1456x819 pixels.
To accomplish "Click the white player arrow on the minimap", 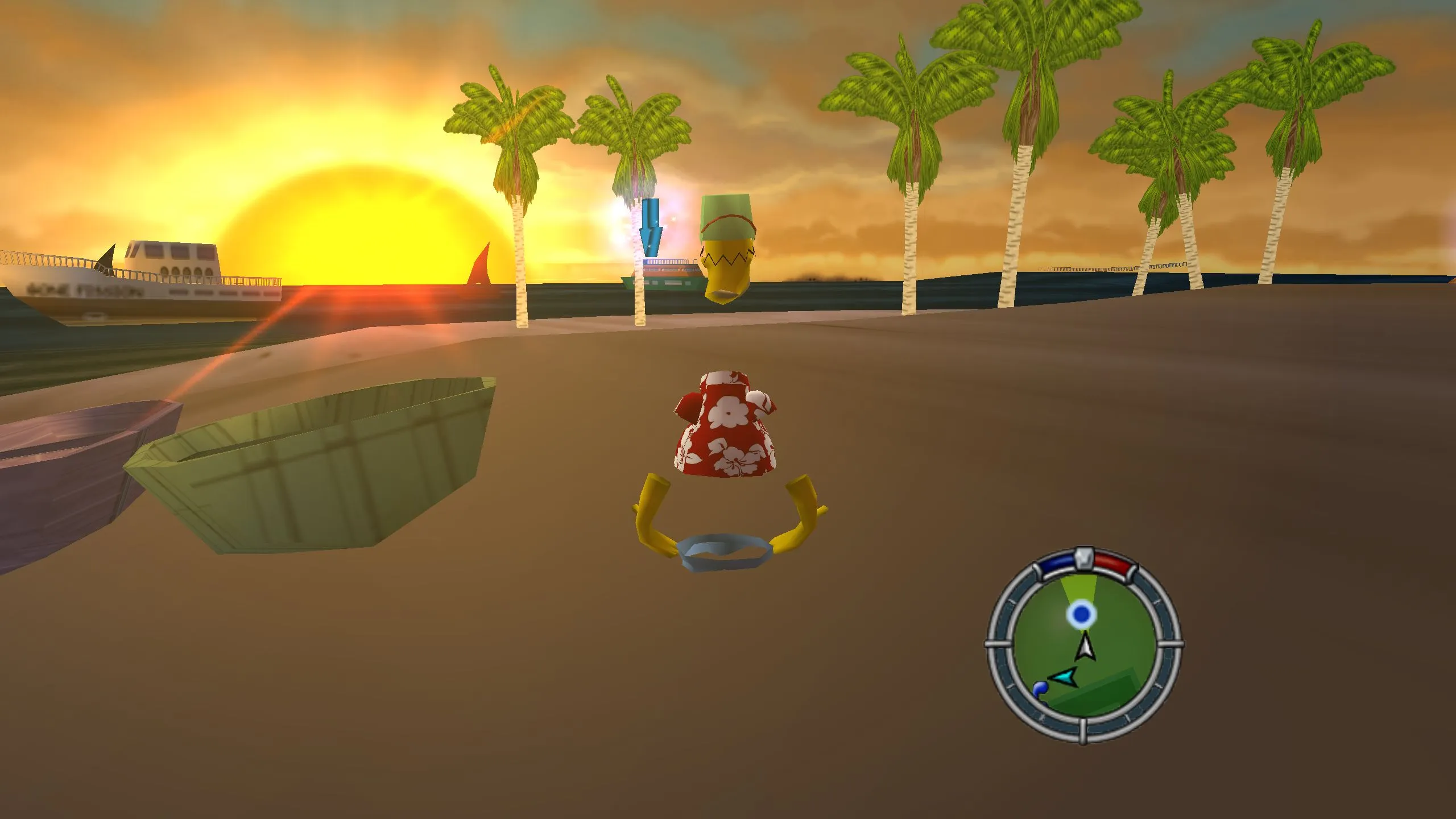I will 1085,647.
